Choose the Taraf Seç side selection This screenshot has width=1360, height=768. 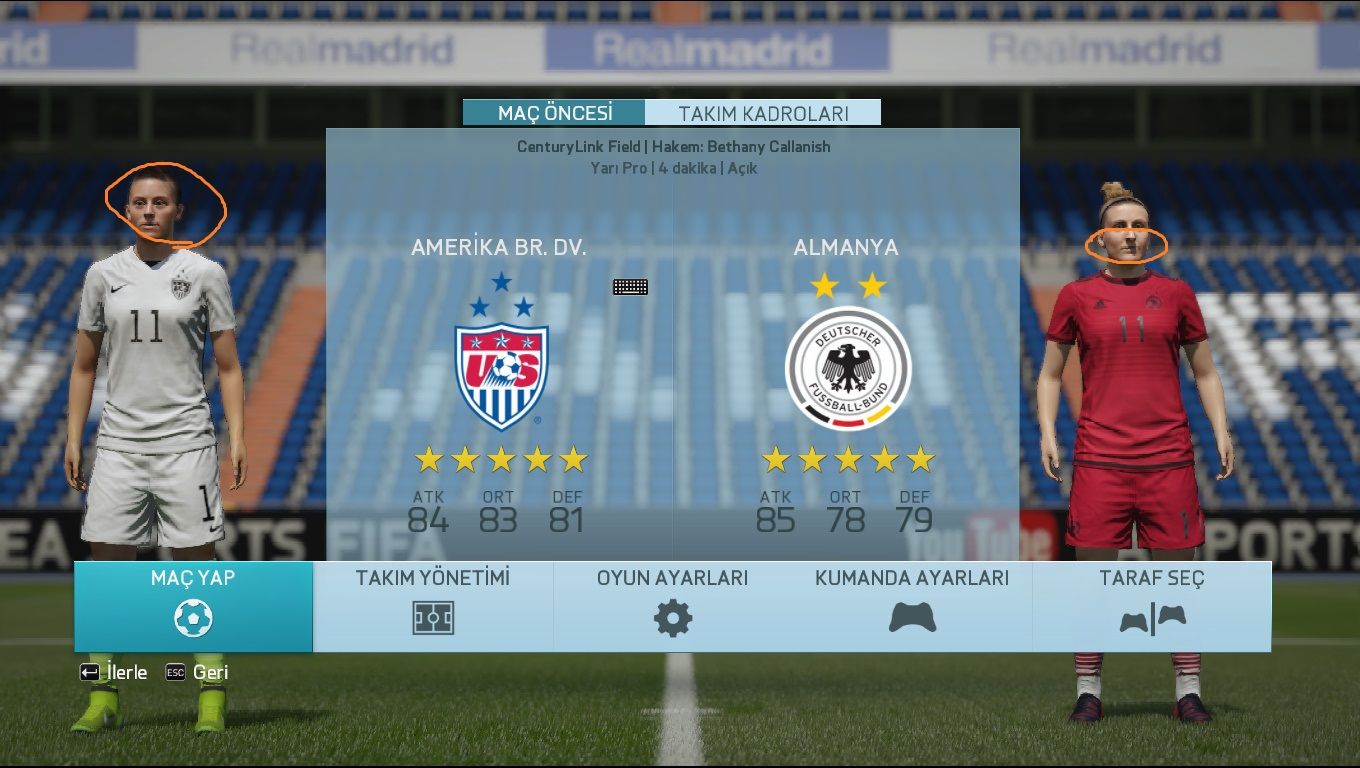1152,607
